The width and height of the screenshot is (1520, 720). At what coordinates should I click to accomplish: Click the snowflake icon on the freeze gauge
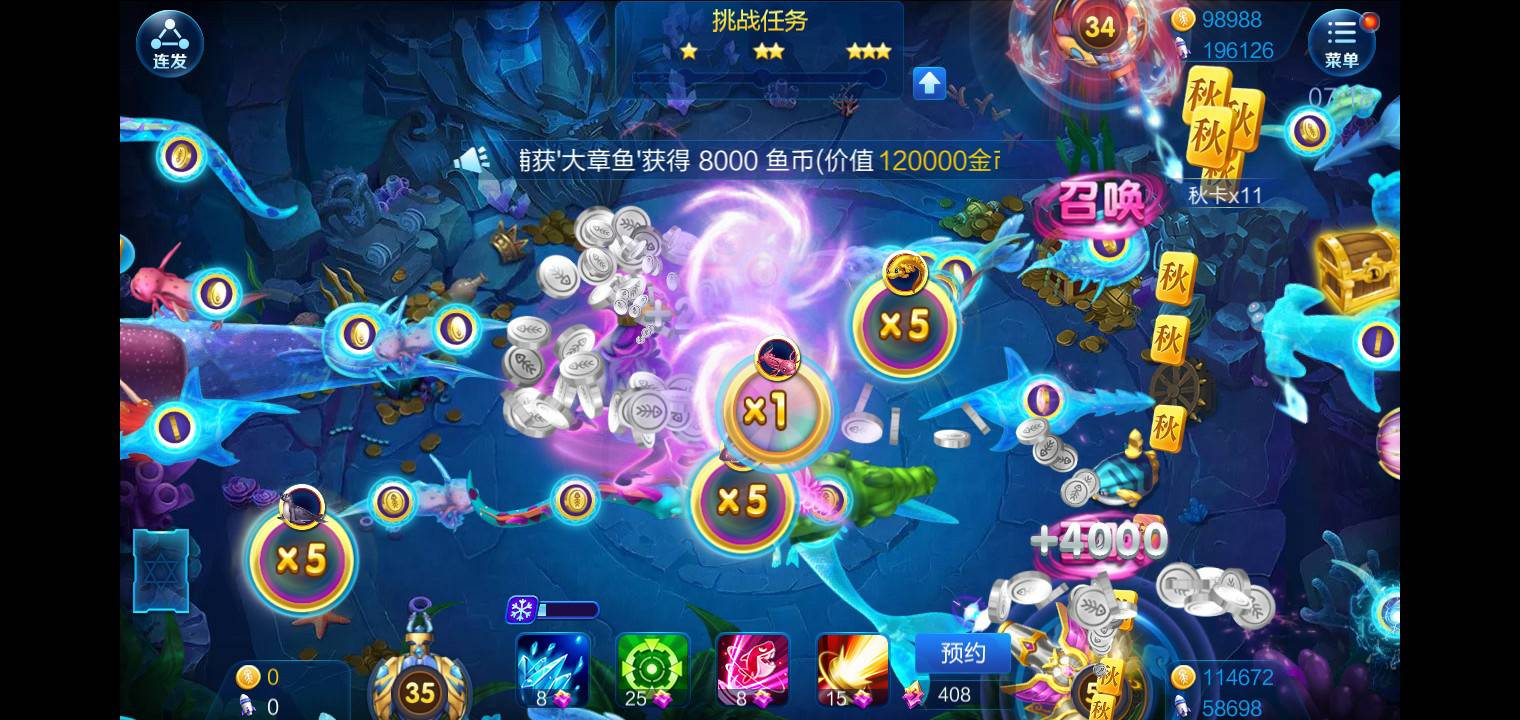(x=521, y=608)
